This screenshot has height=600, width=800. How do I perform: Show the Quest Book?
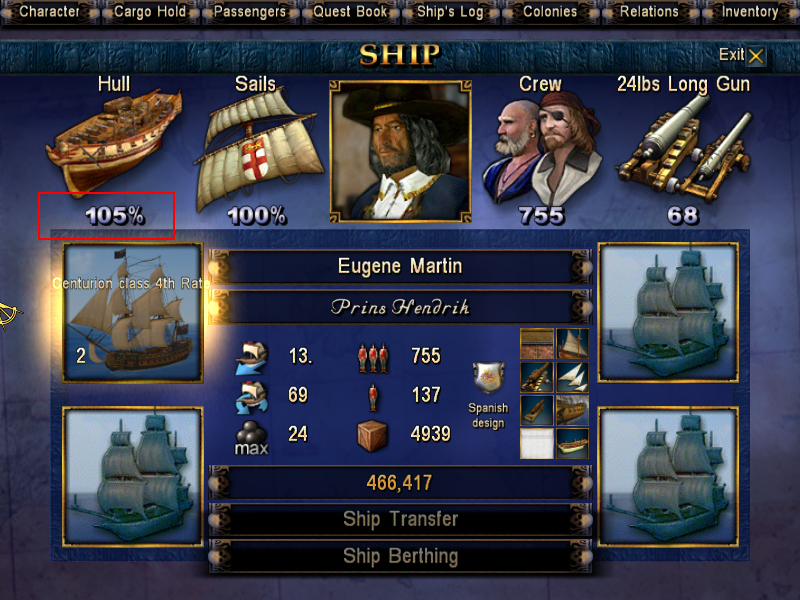350,12
